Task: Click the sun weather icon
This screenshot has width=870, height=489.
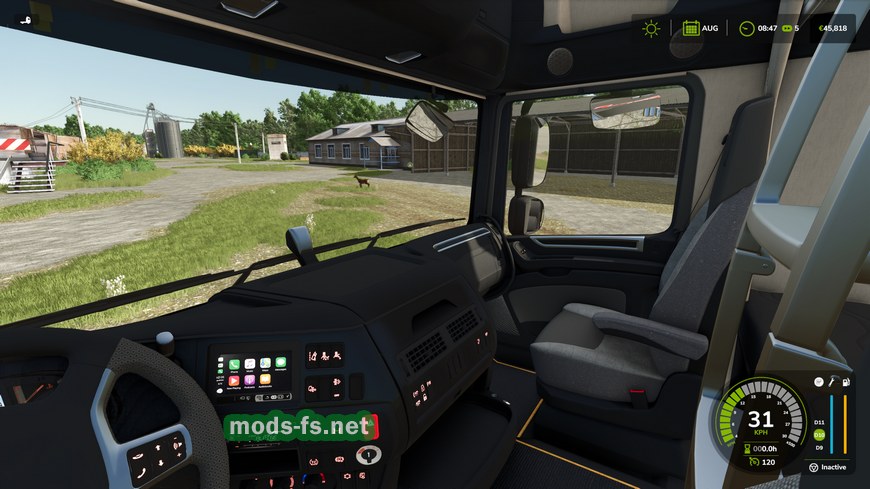Action: coord(651,28)
